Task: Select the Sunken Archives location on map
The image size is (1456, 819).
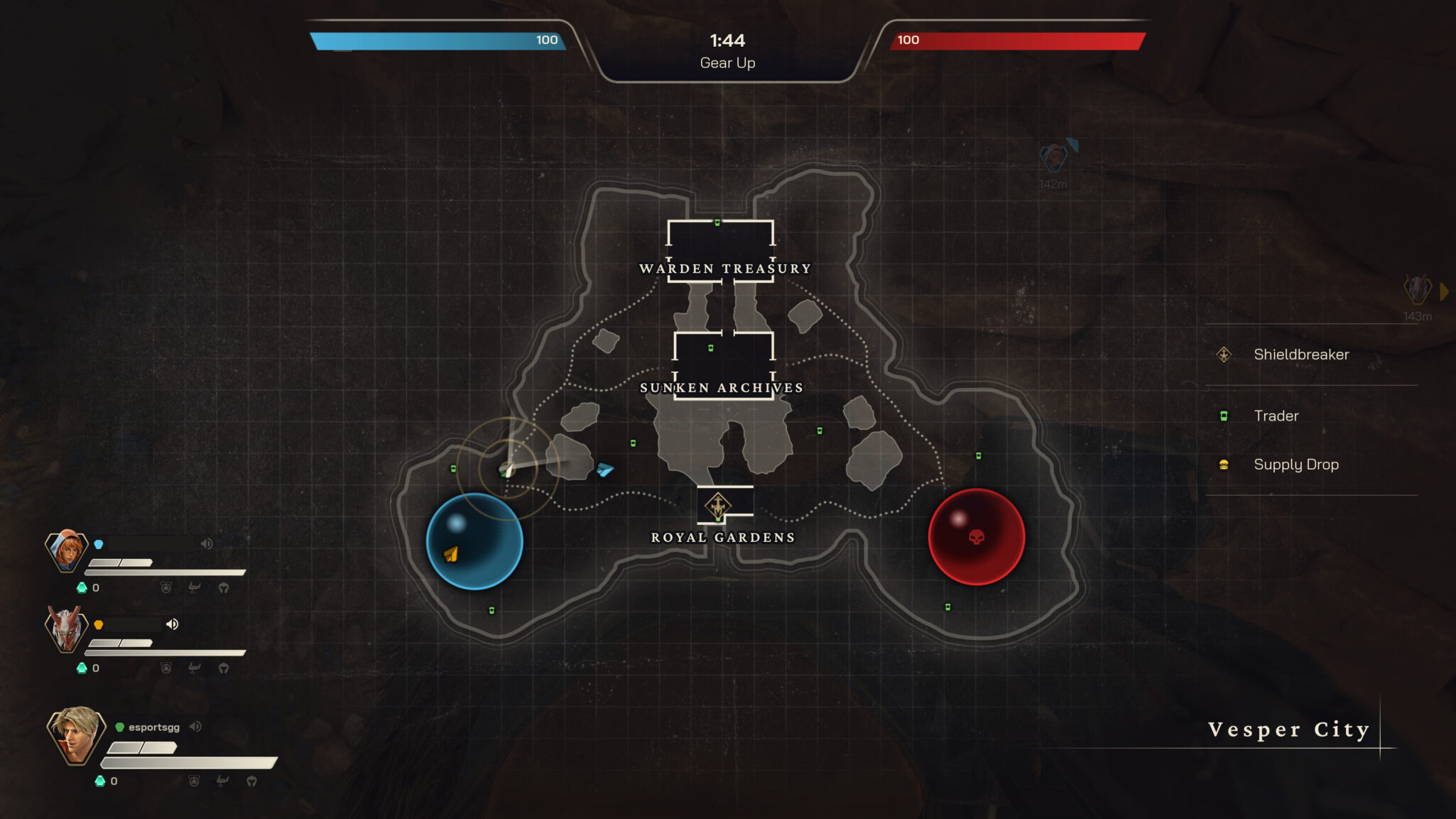Action: tap(722, 388)
